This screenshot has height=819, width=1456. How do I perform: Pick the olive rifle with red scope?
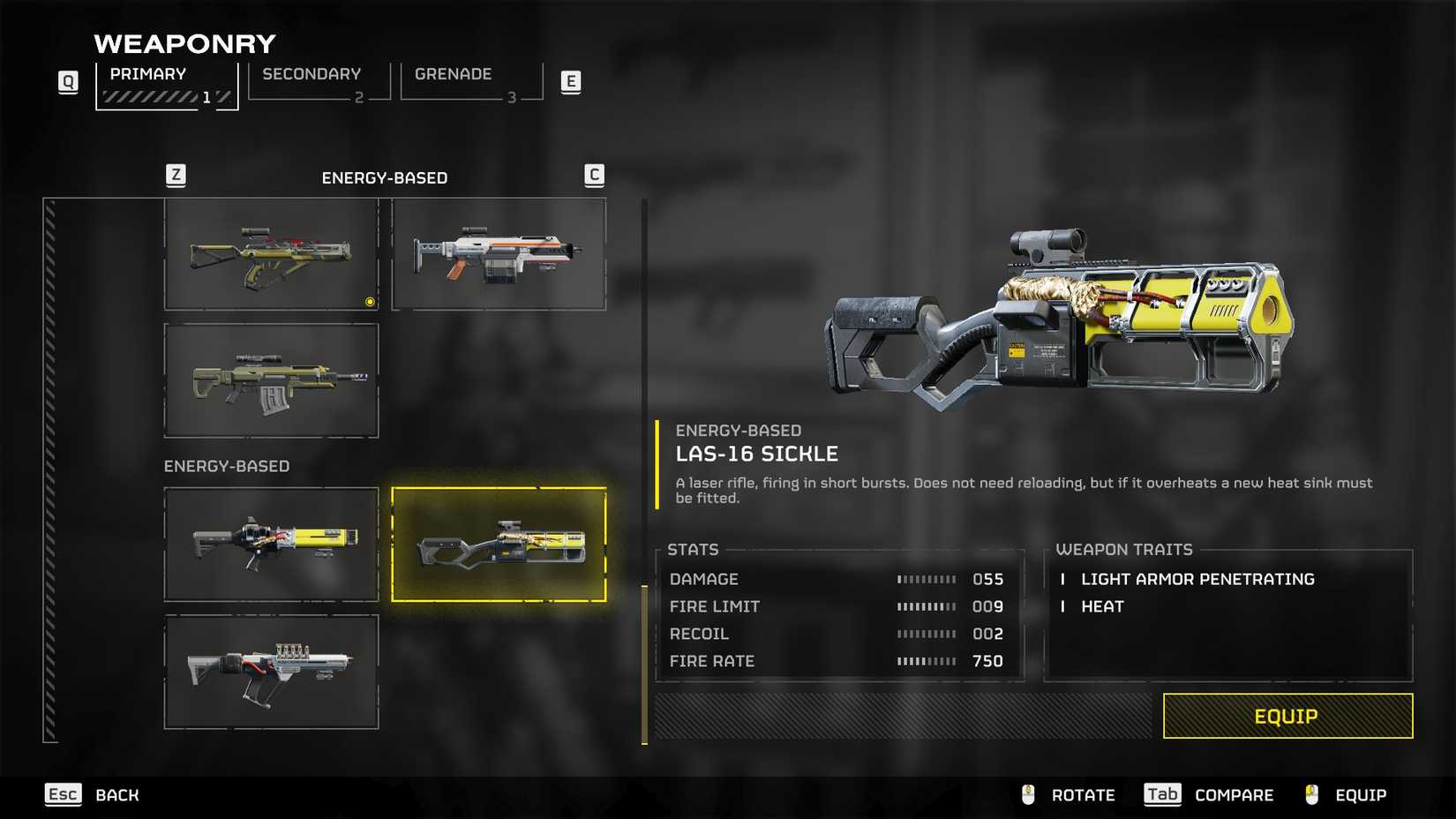272,254
